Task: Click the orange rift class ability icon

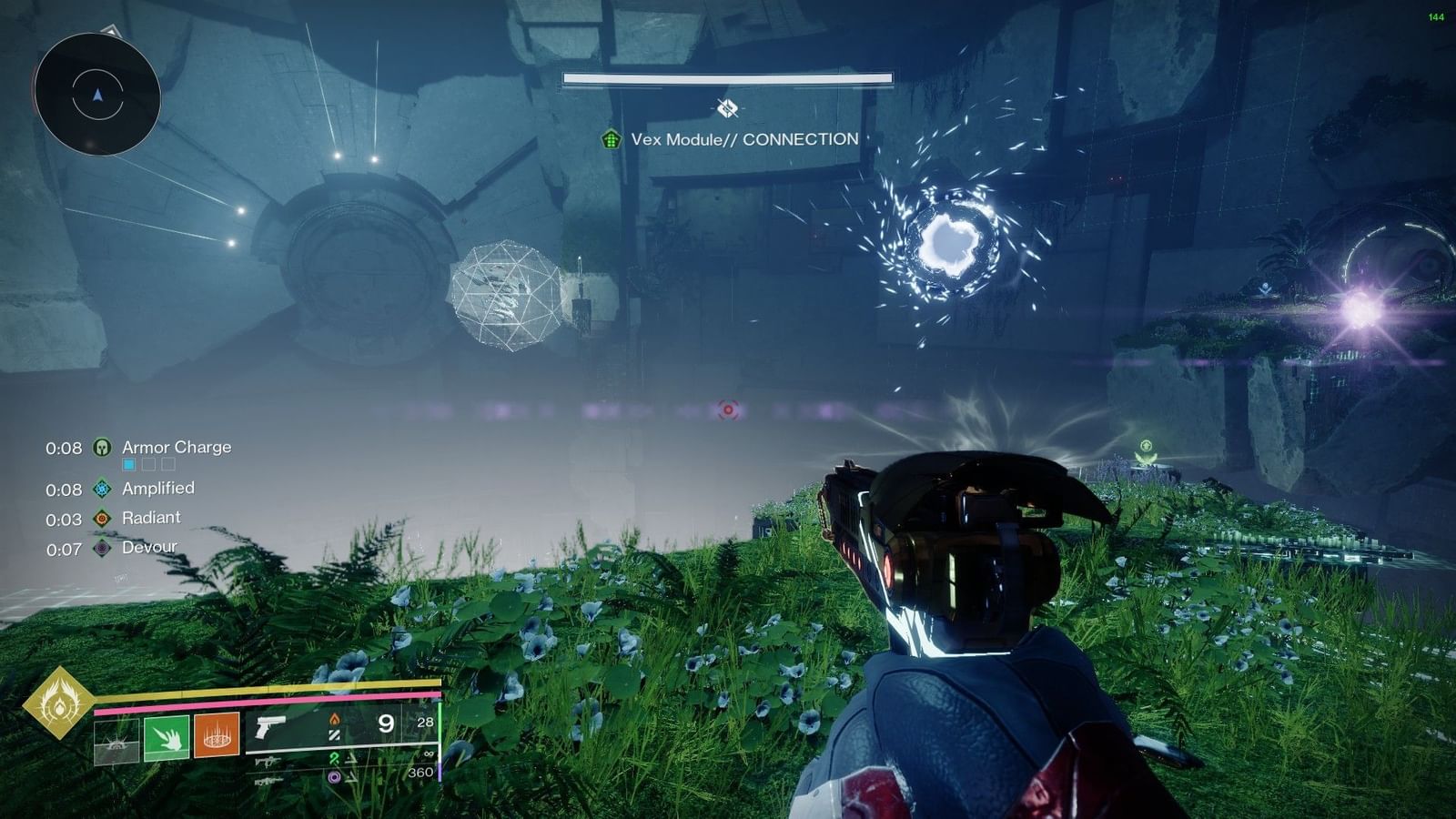Action: click(215, 736)
